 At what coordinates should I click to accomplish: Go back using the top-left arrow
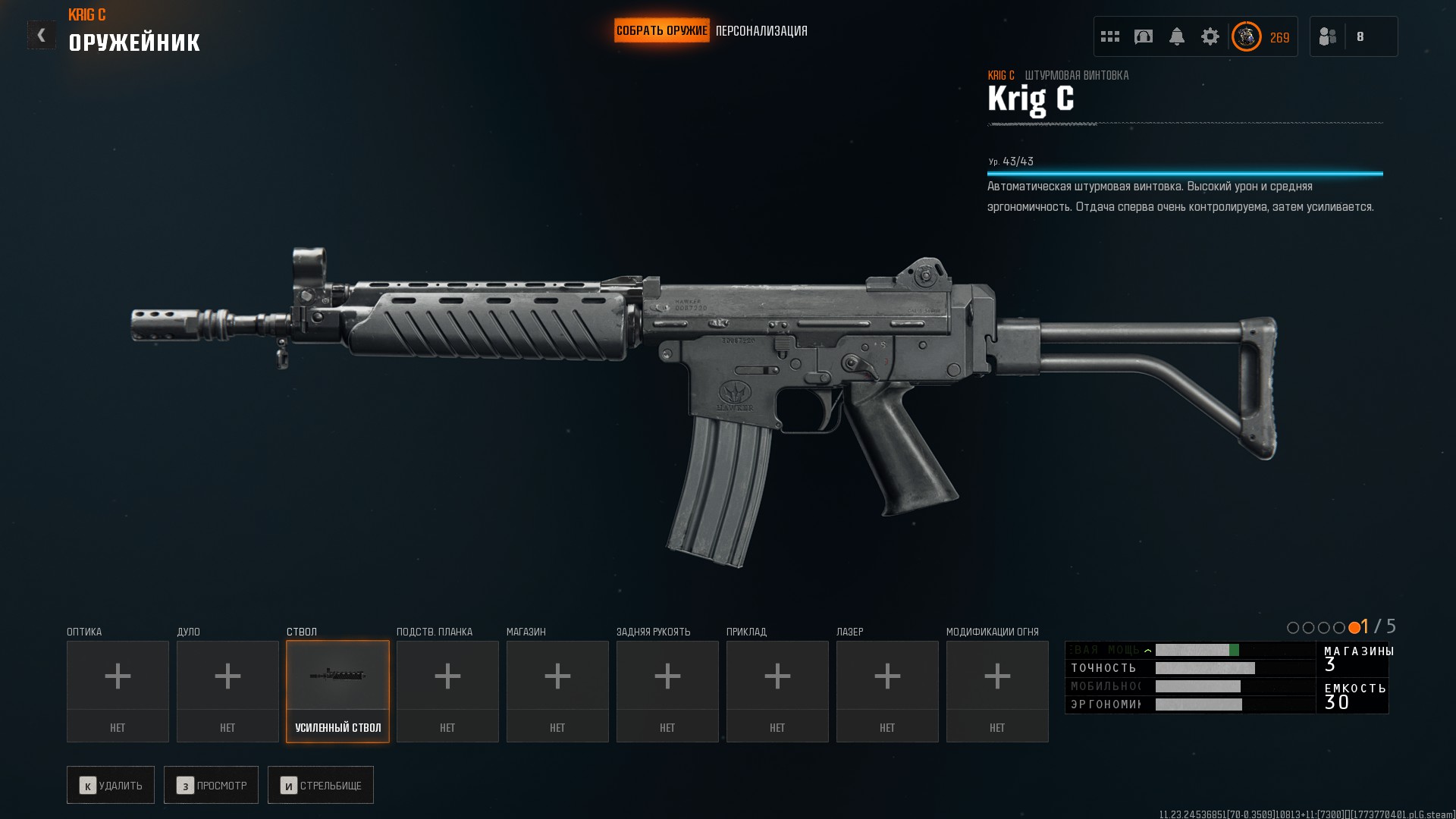(x=41, y=35)
